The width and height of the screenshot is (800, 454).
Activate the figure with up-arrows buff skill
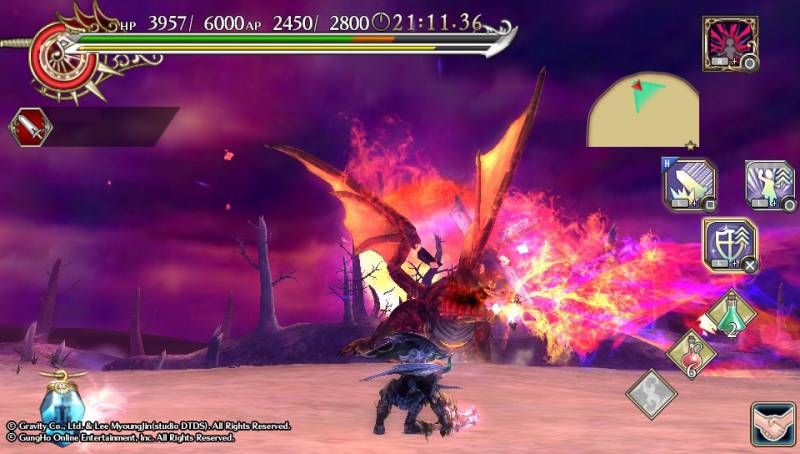[769, 185]
